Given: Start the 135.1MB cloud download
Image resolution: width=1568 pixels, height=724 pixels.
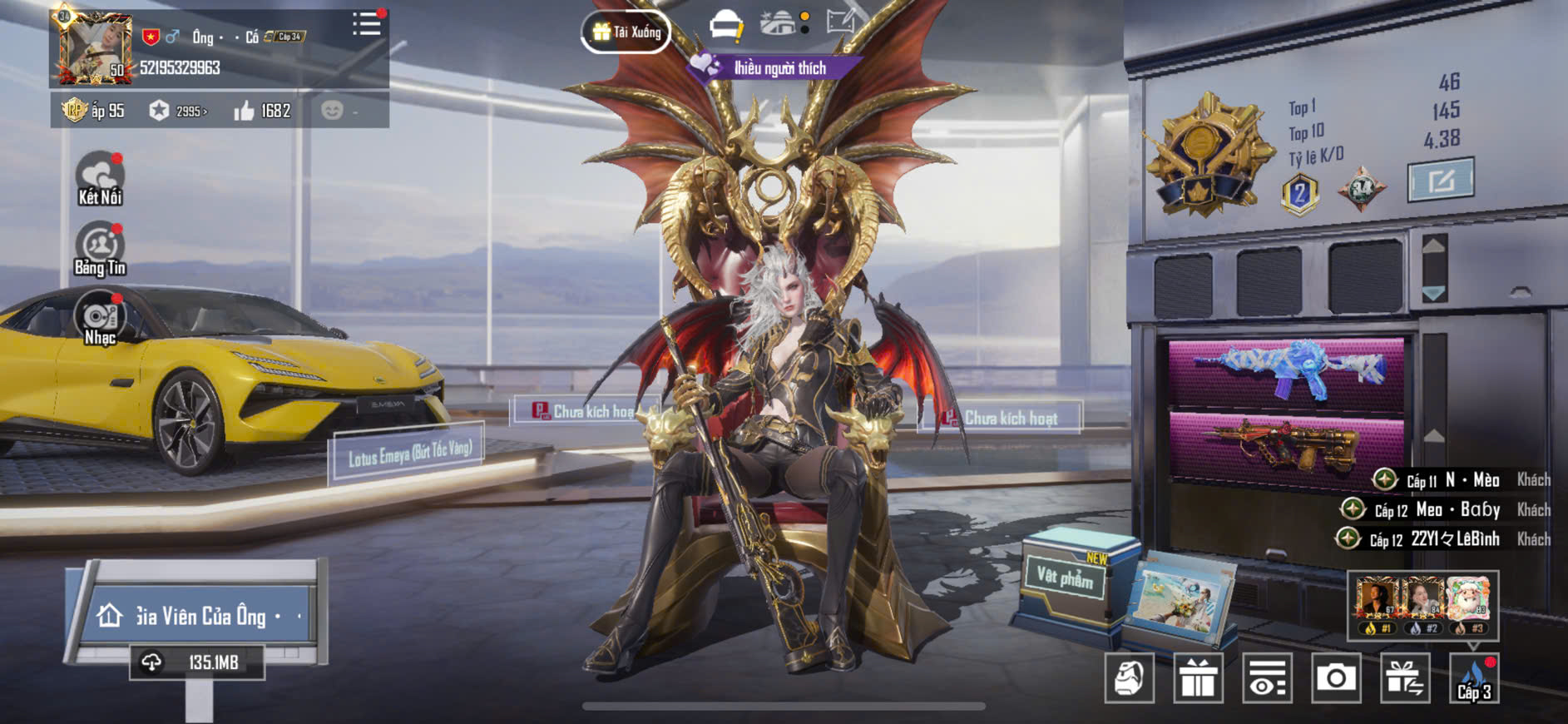Looking at the screenshot, I should 197,662.
